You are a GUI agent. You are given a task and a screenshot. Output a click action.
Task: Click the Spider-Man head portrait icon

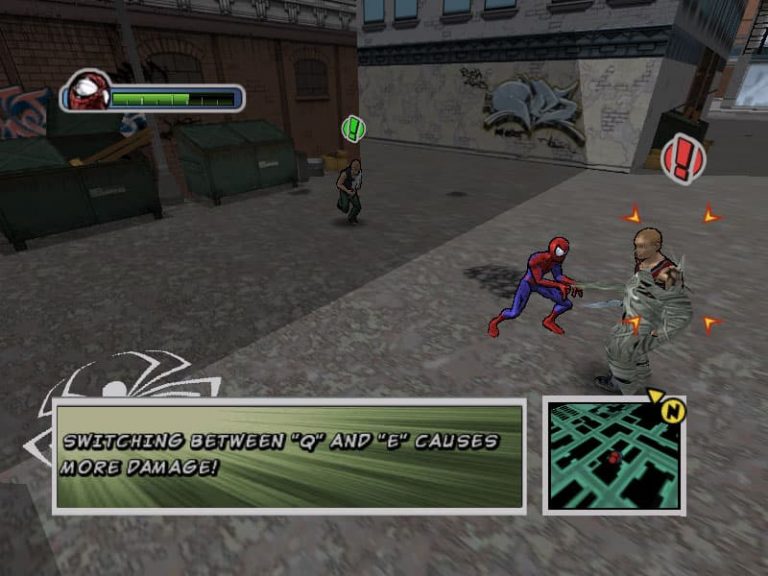tap(90, 91)
